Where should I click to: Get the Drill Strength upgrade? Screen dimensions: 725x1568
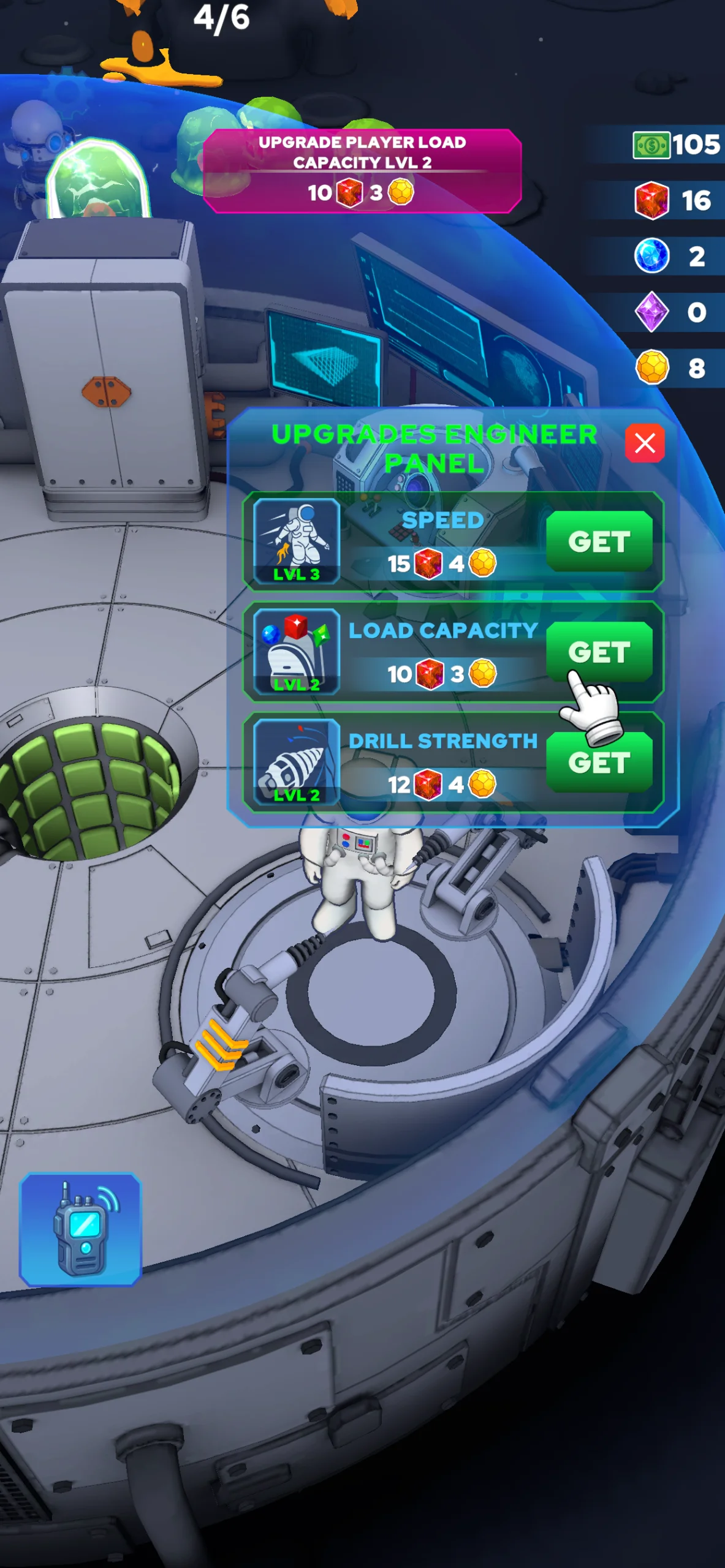[599, 763]
